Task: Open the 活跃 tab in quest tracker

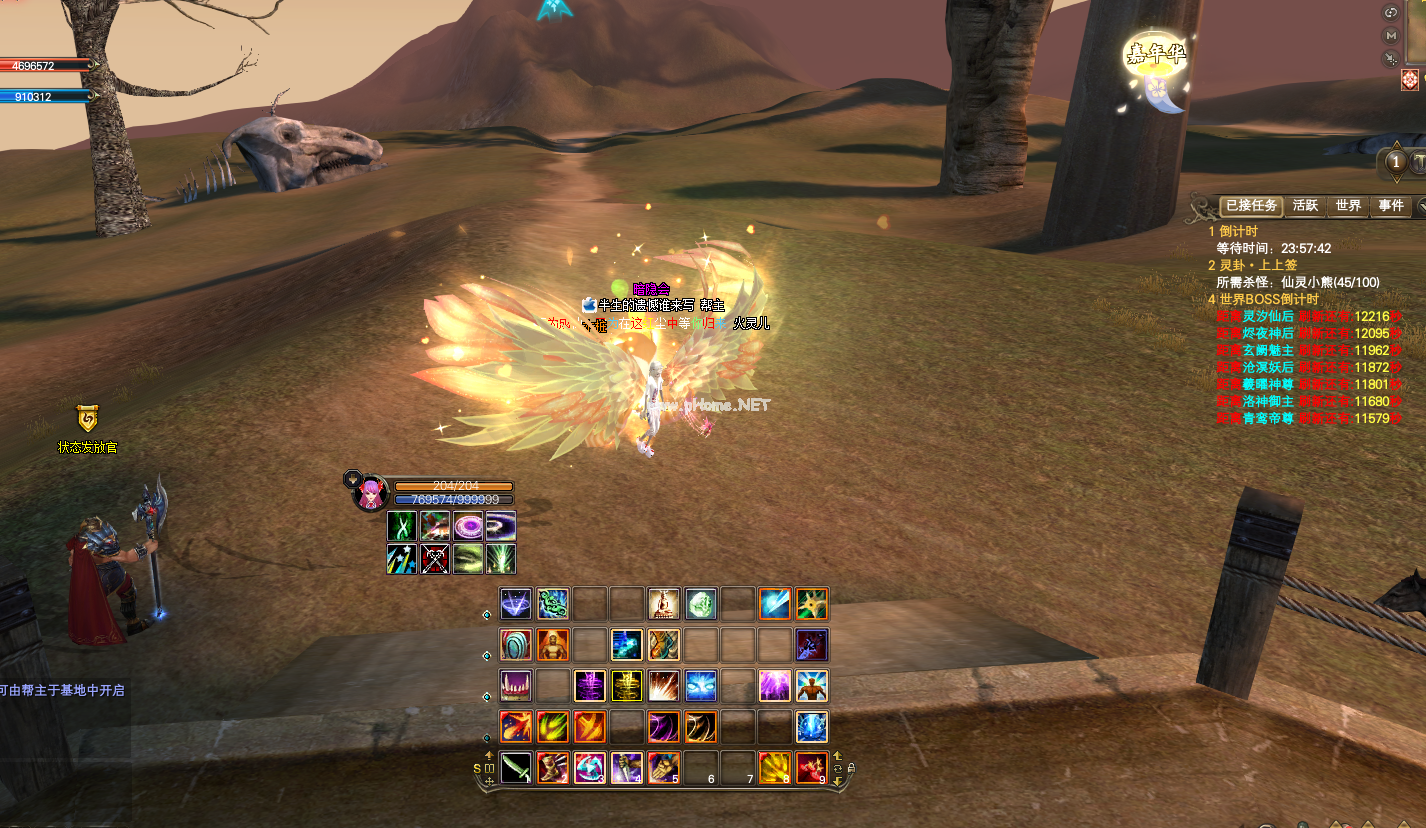Action: [1305, 205]
